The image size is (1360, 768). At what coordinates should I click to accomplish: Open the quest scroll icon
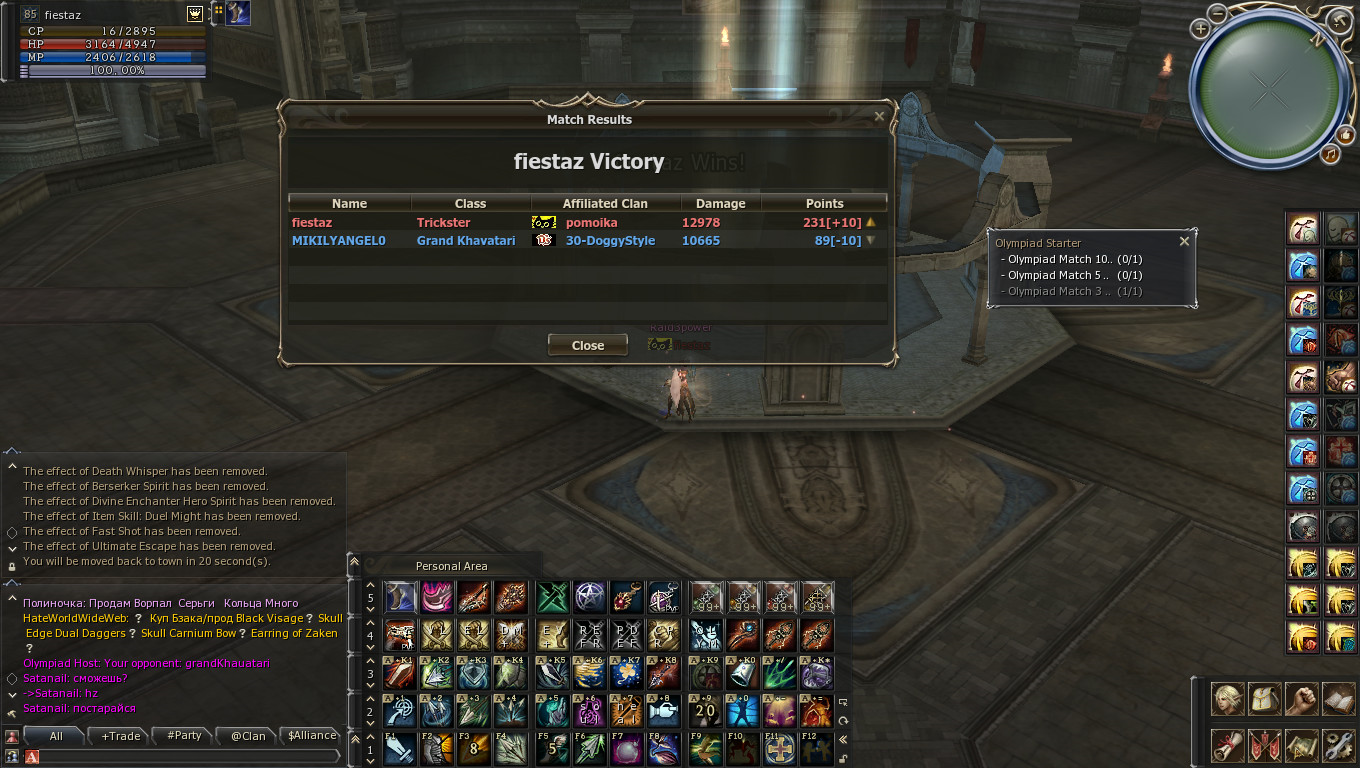coord(1228,745)
